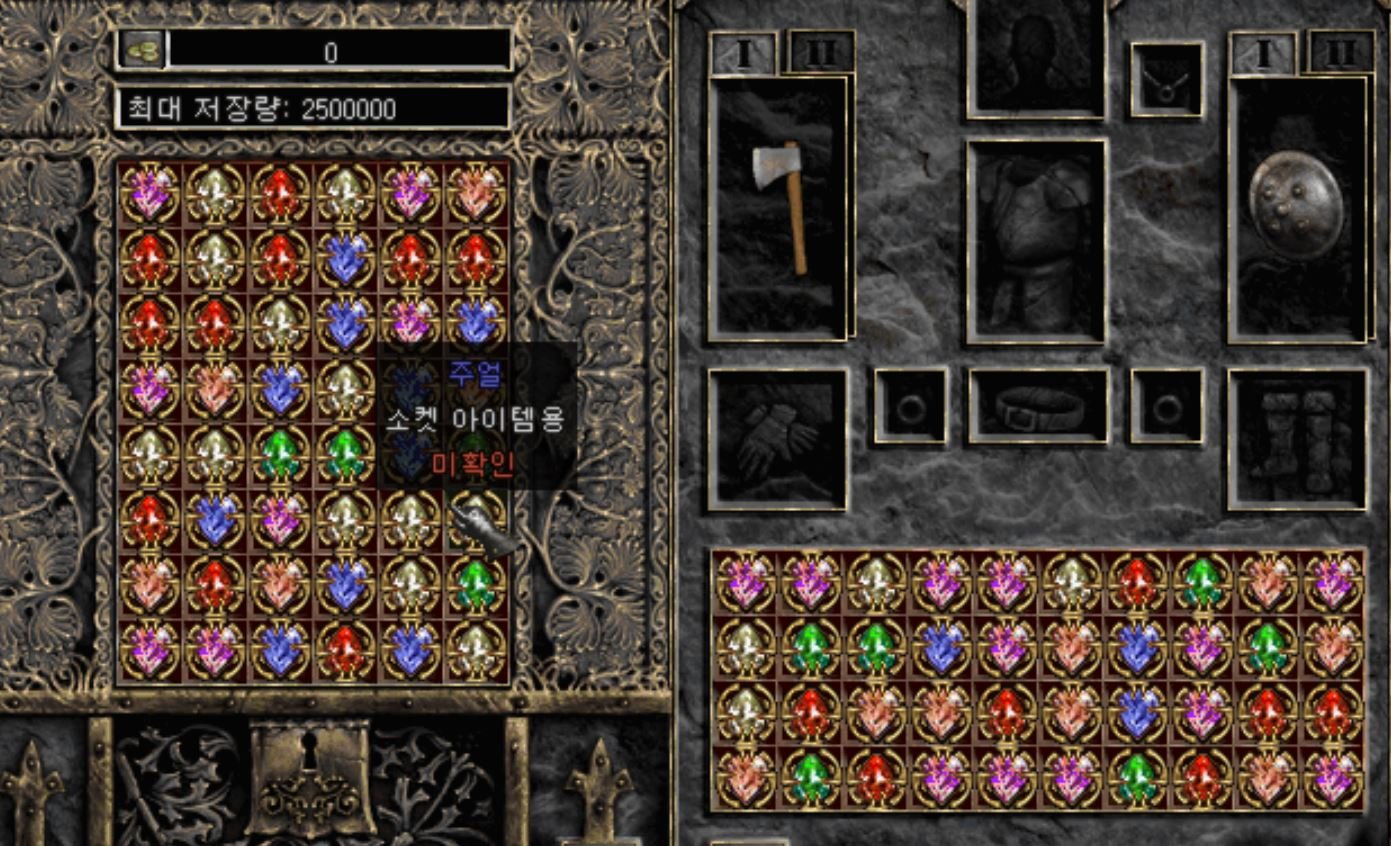The image size is (1391, 846).
Task: Click the empty amulet slot
Action: (1167, 80)
